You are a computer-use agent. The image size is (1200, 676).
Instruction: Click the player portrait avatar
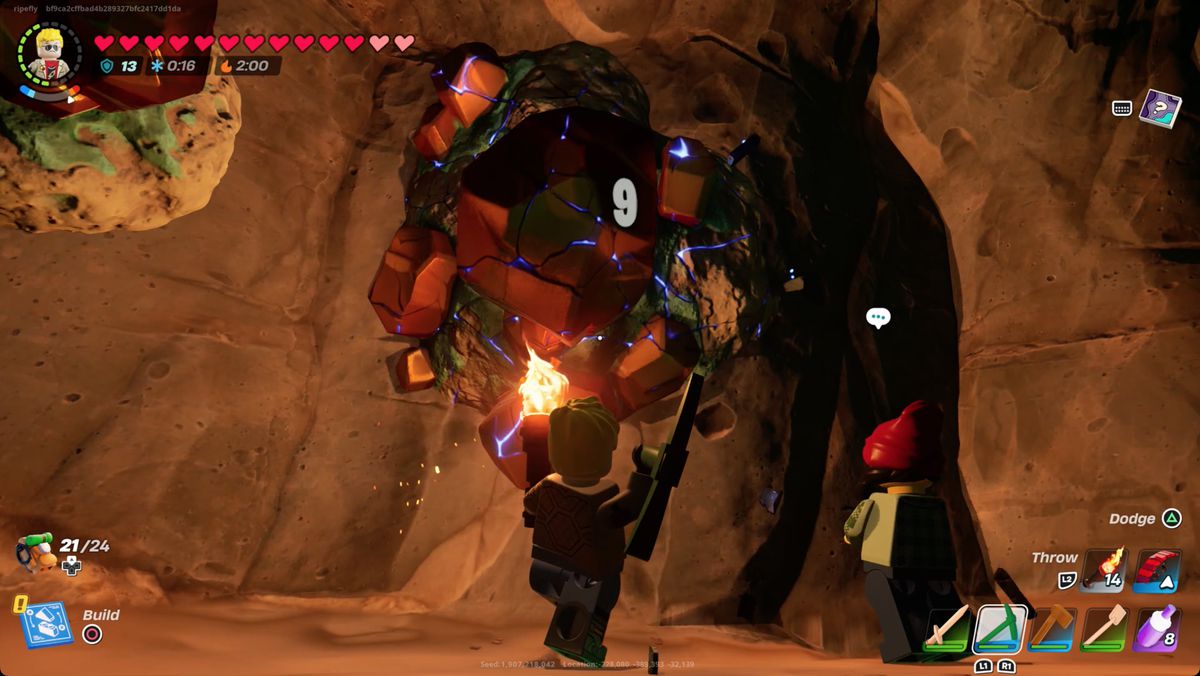tap(50, 52)
